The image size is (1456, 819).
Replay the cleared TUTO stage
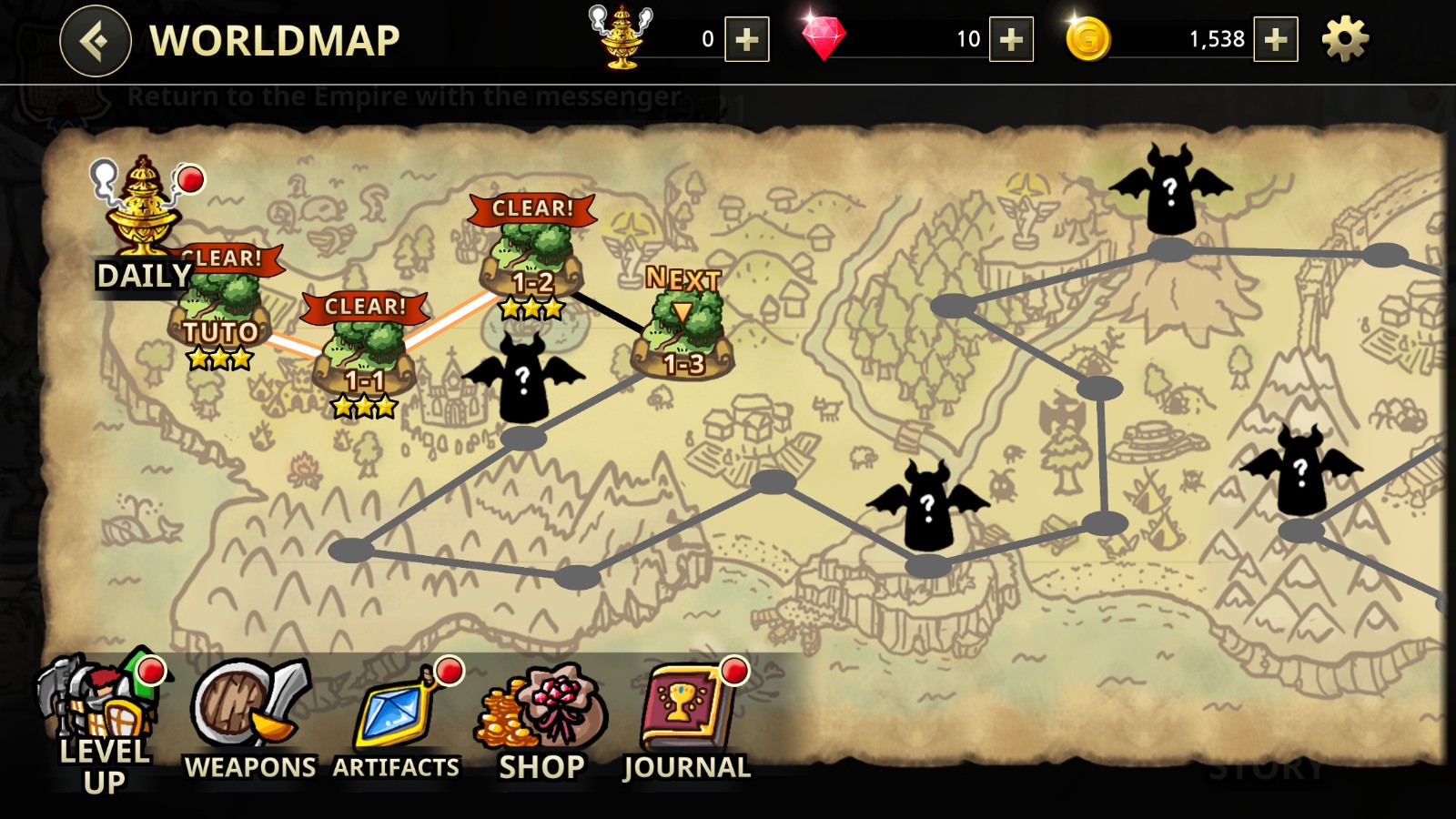point(218,309)
